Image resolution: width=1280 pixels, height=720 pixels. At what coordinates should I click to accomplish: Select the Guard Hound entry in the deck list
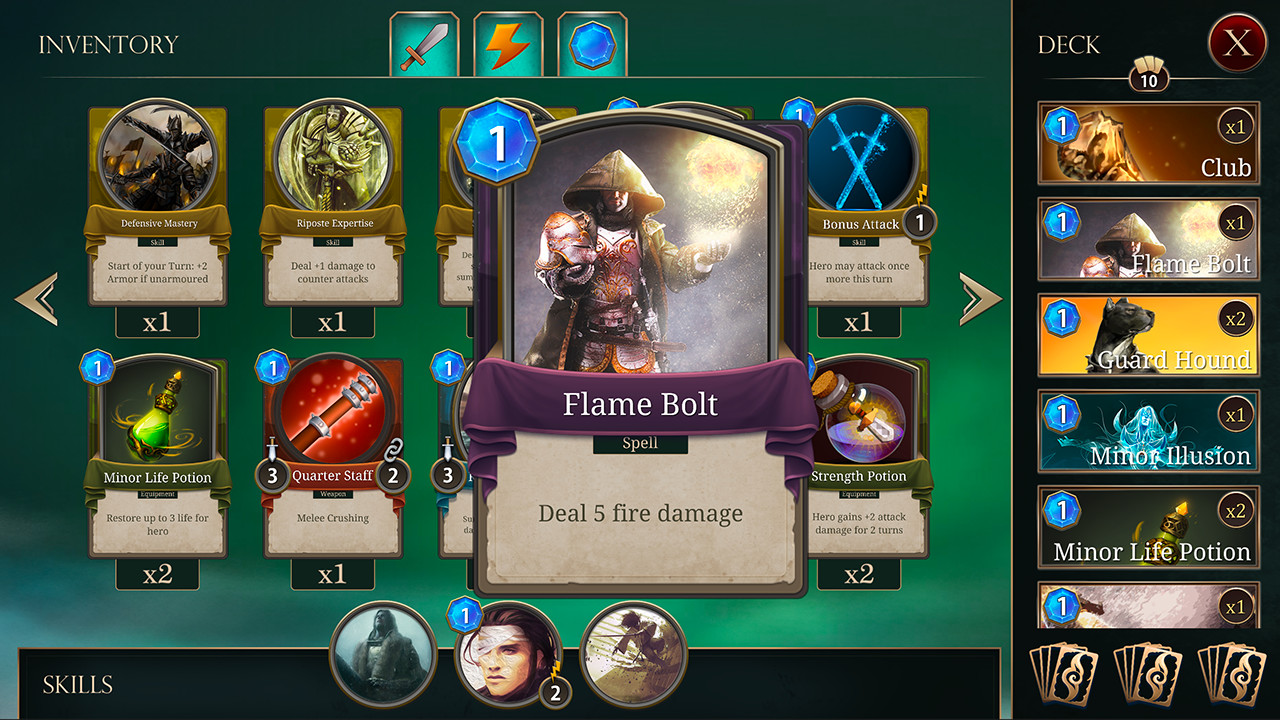point(1148,336)
